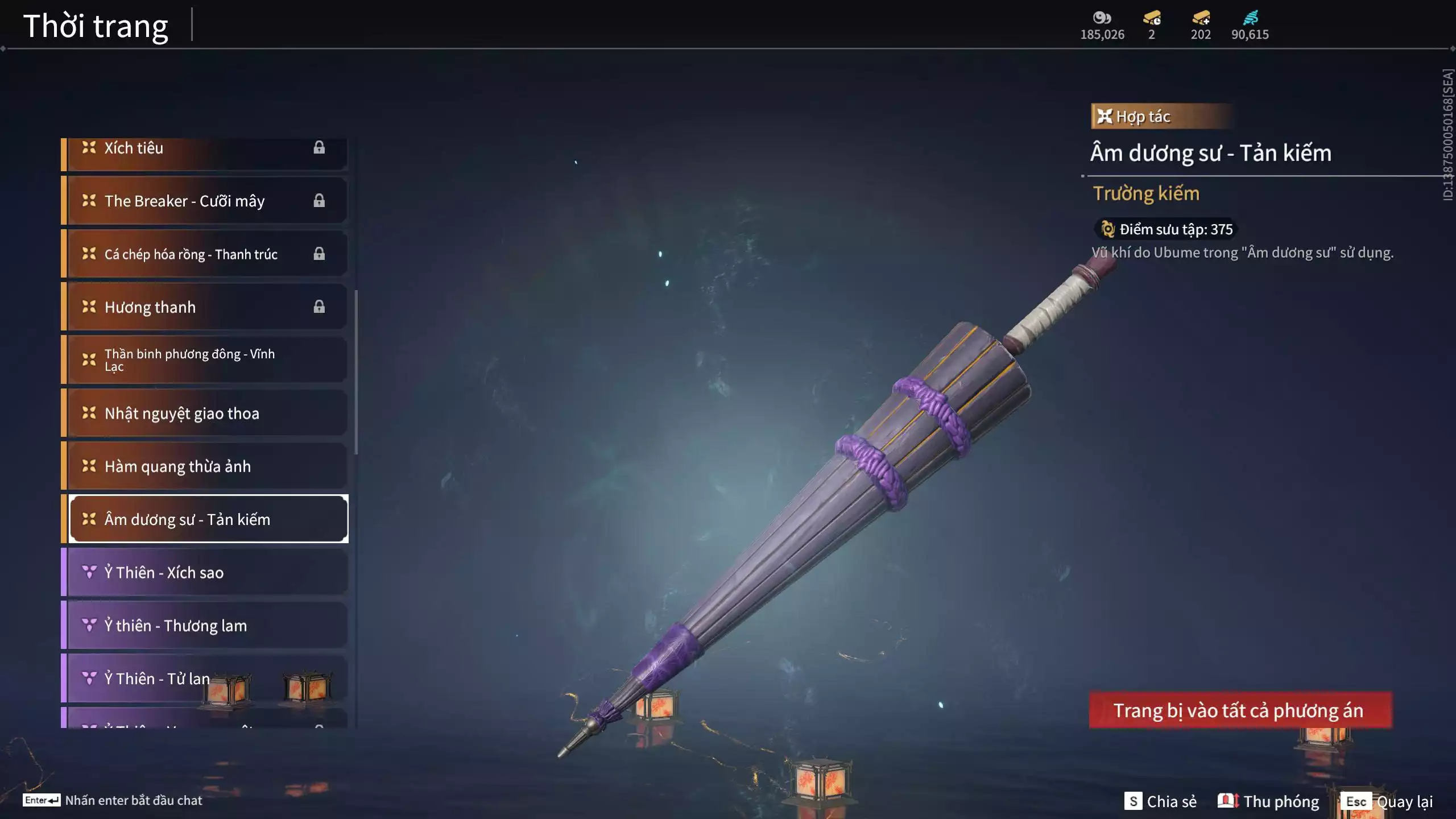Select Cá chép hóa rồng - Thanh trúc
The height and width of the screenshot is (819, 1456).
(x=205, y=254)
